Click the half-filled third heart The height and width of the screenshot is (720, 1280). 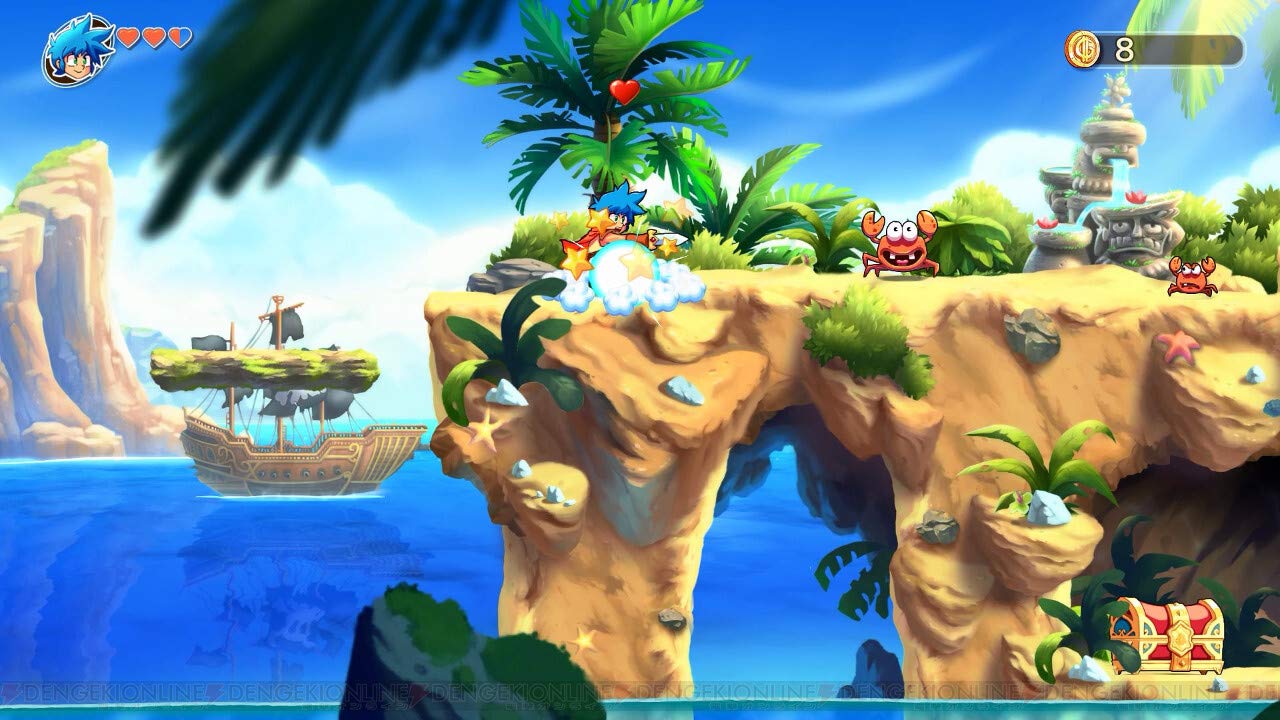coord(180,38)
